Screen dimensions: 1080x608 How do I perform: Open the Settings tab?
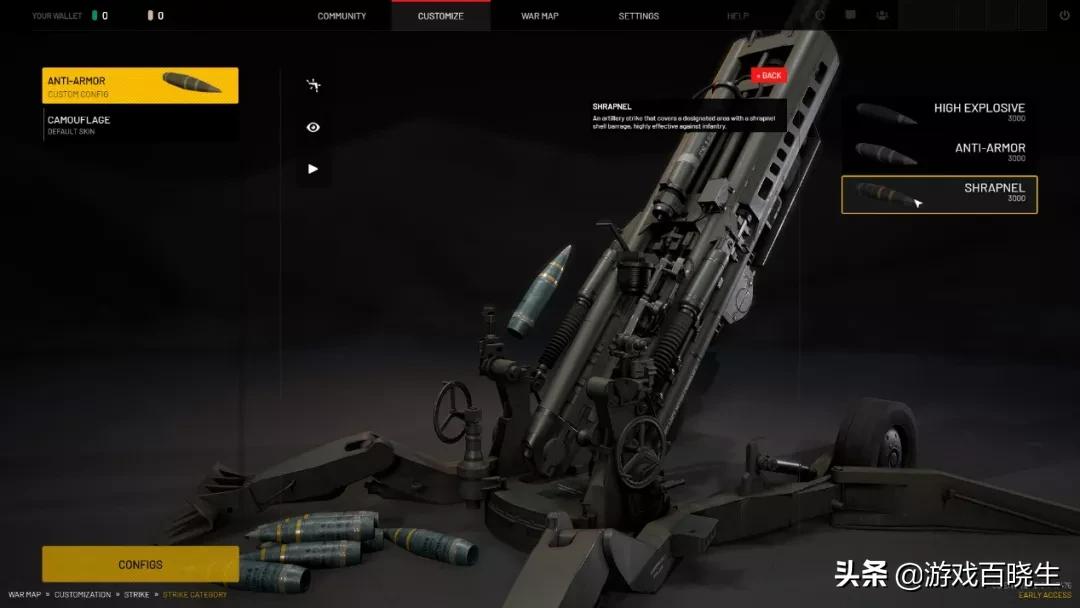638,16
